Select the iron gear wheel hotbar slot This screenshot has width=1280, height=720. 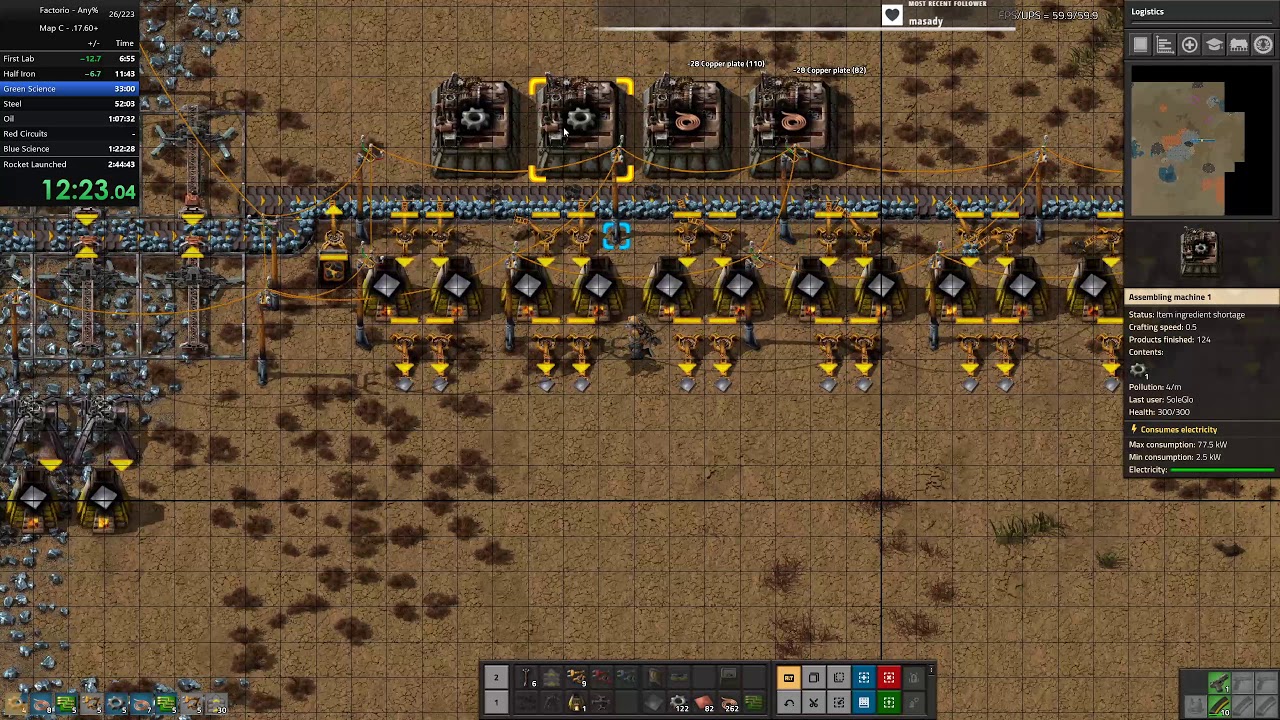click(679, 703)
